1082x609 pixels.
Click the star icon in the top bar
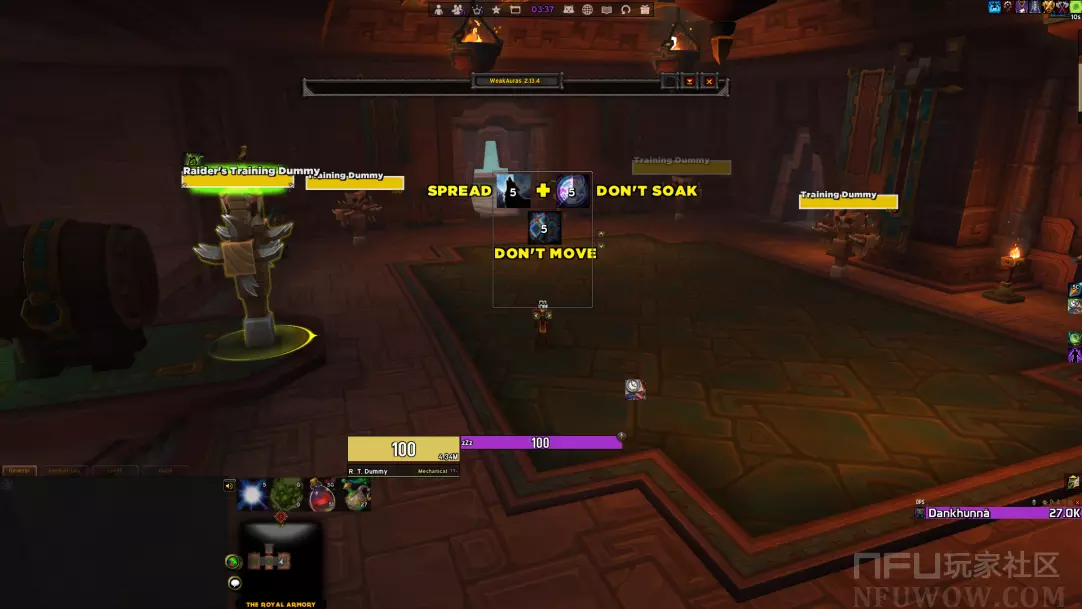[495, 10]
